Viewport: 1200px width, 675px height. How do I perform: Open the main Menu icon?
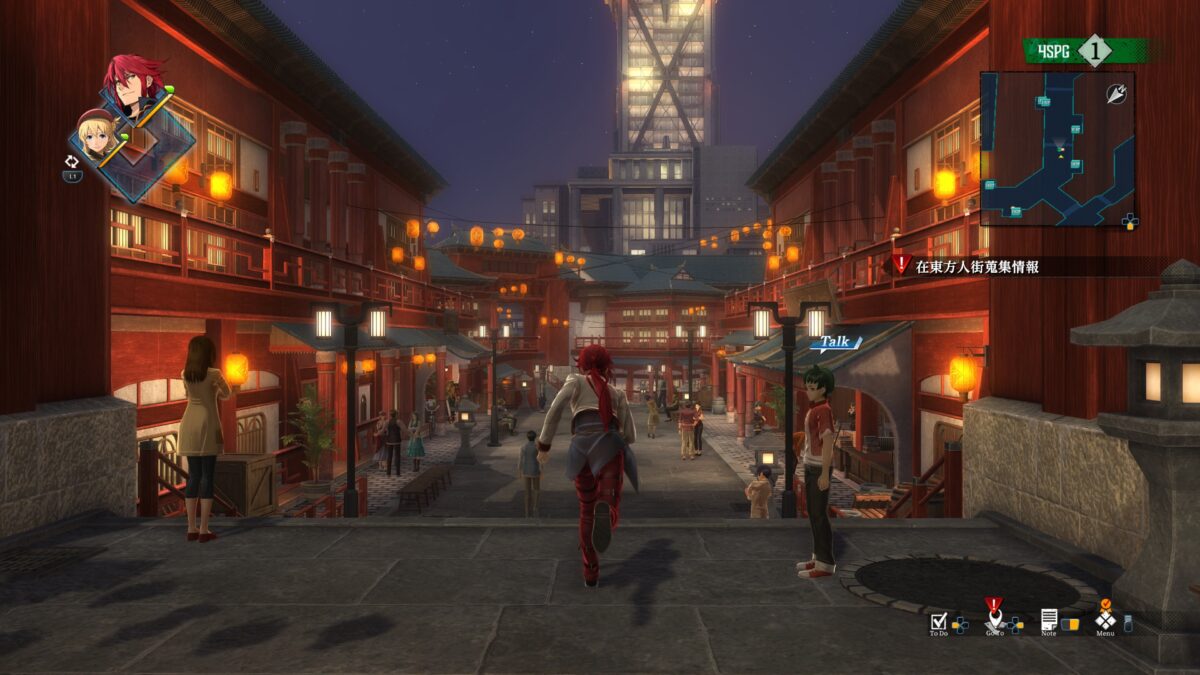pyautogui.click(x=1105, y=619)
